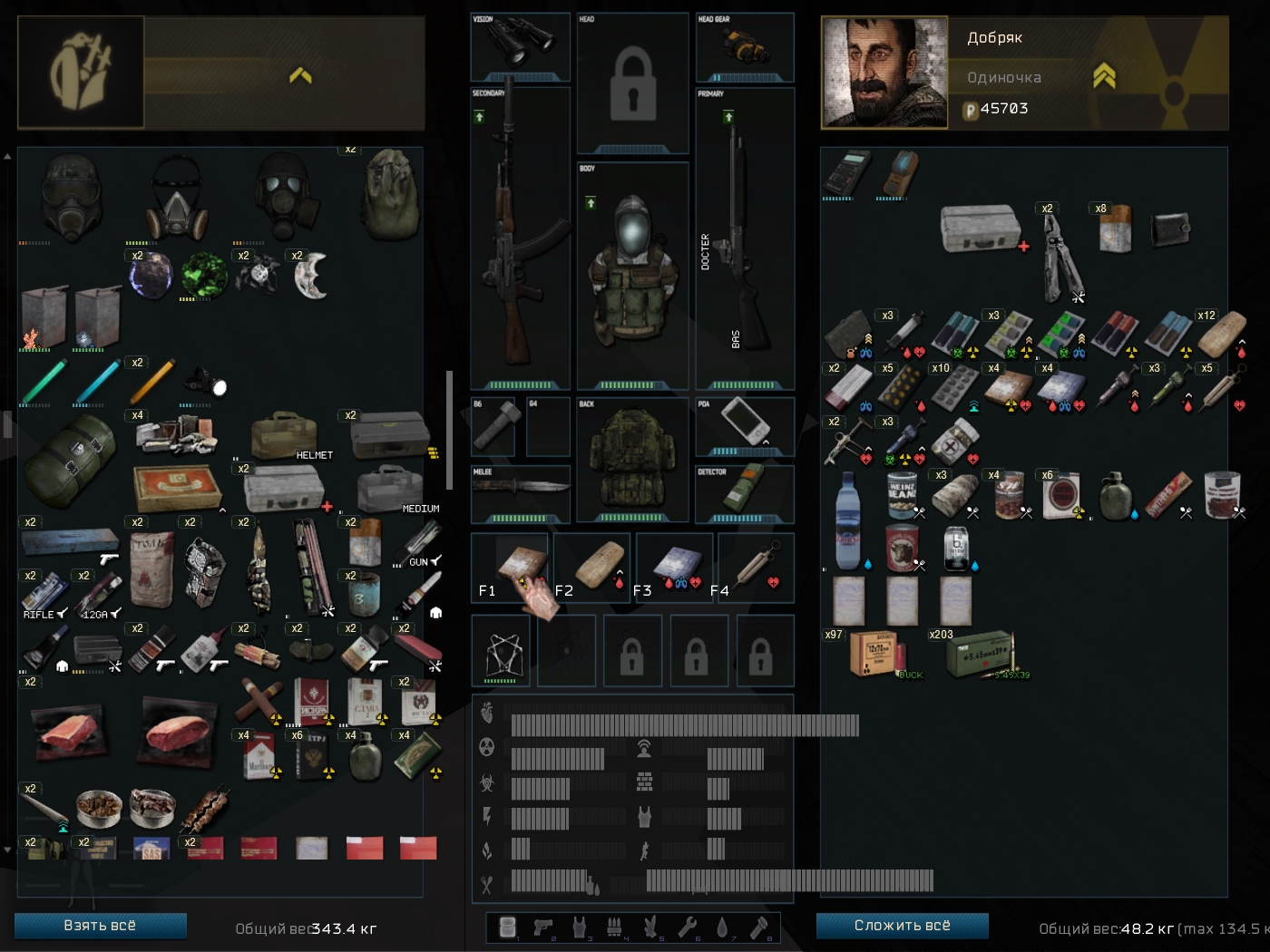Filter inventory by wrench tools icon
The width and height of the screenshot is (1270, 952).
687,927
